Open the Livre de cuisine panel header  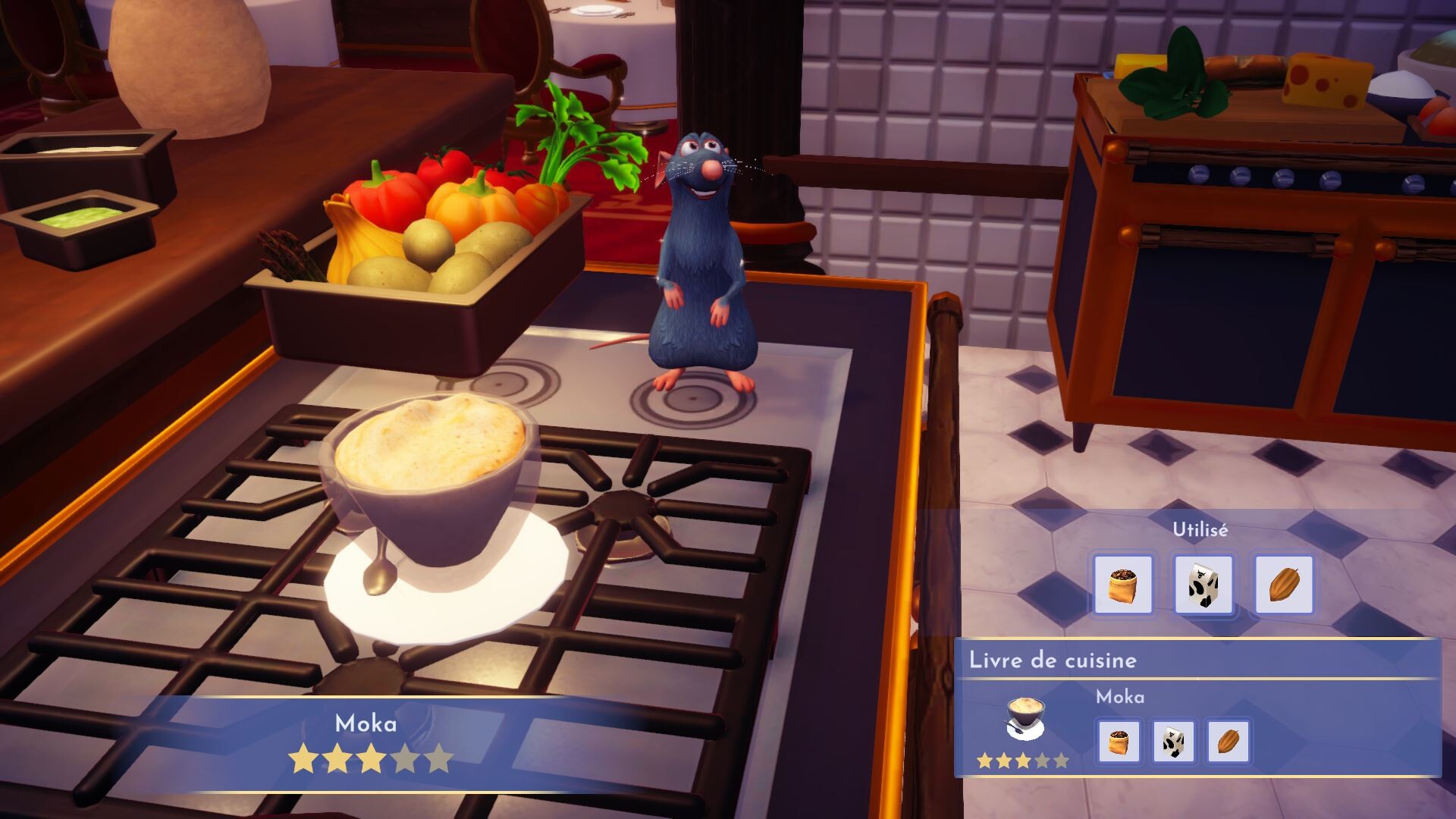[x=1053, y=660]
